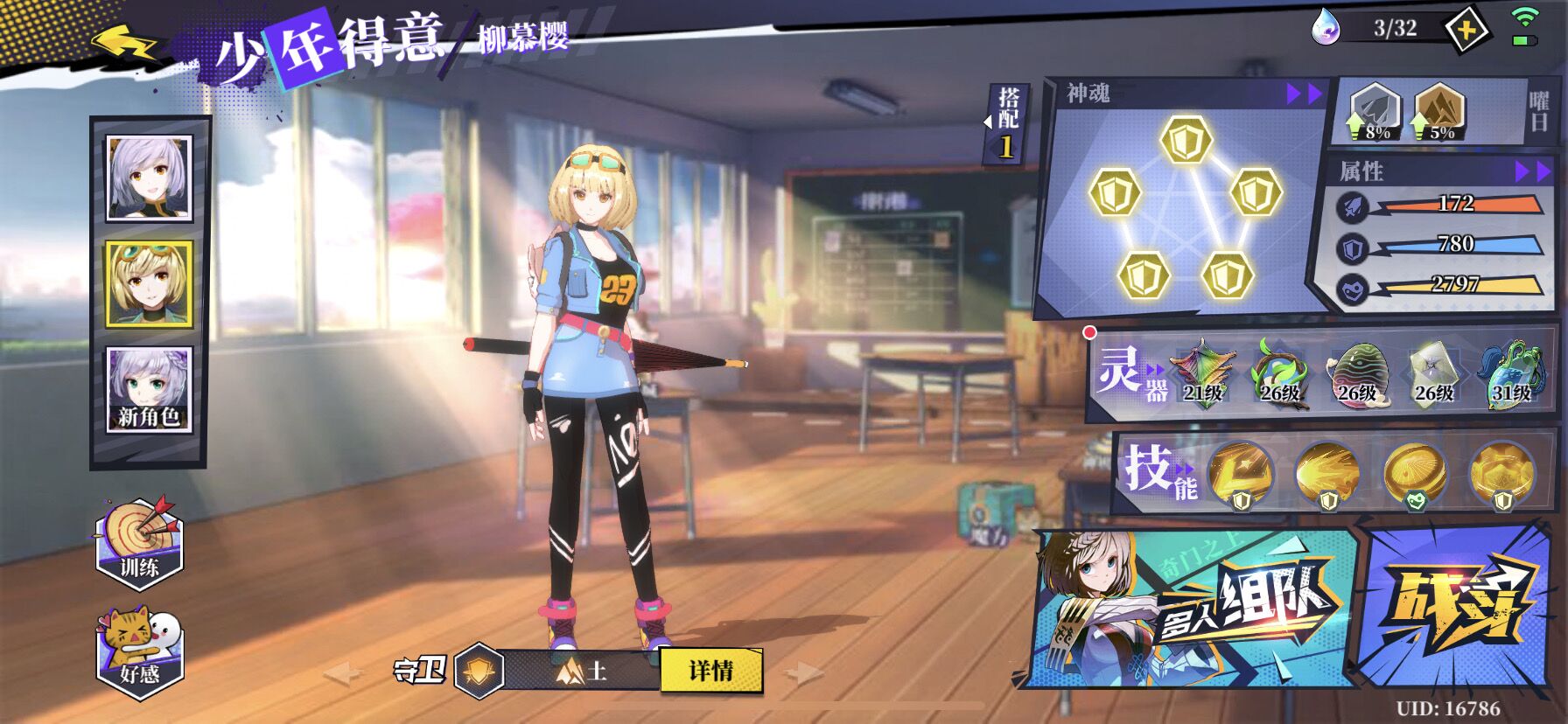
Task: Select the top hexagon soul slot
Action: coord(1186,140)
